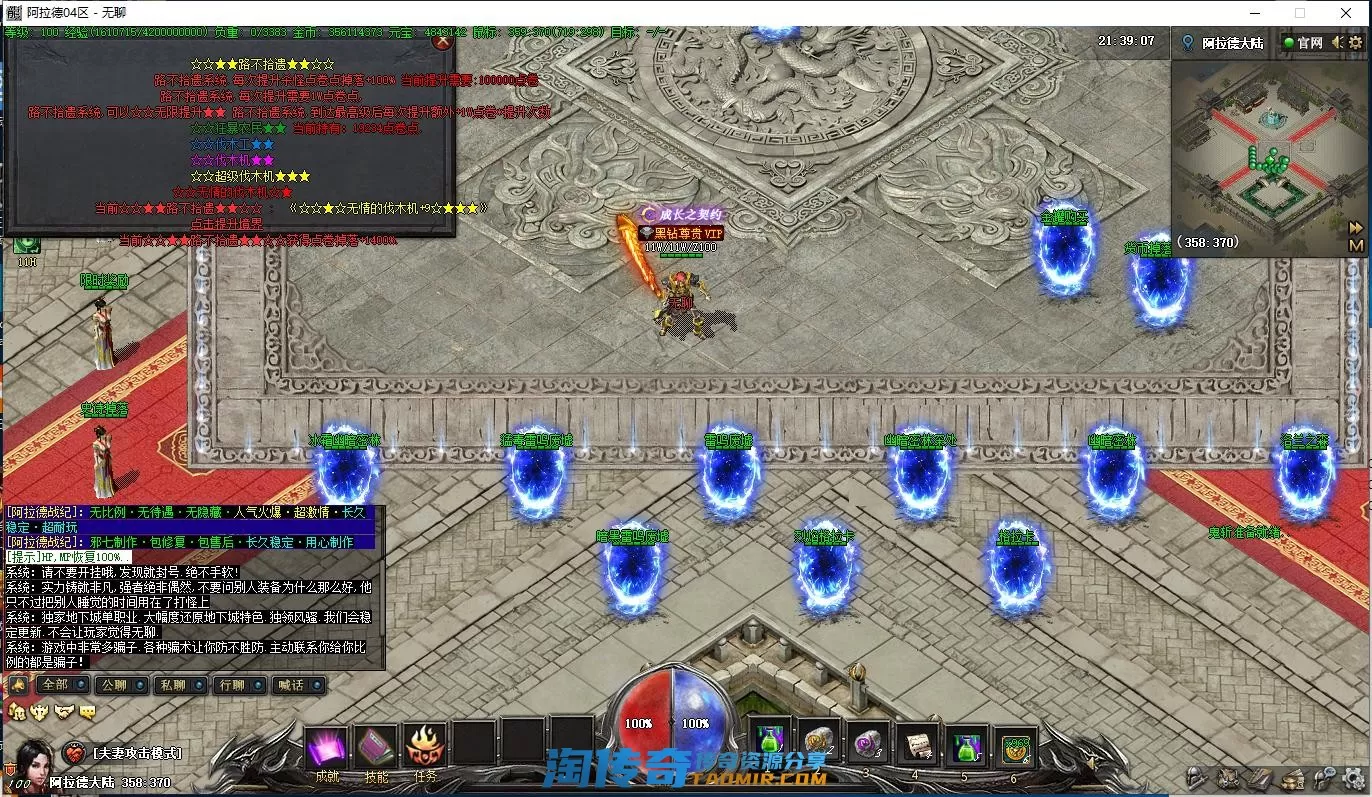Open the 技能 skills book

pyautogui.click(x=376, y=748)
